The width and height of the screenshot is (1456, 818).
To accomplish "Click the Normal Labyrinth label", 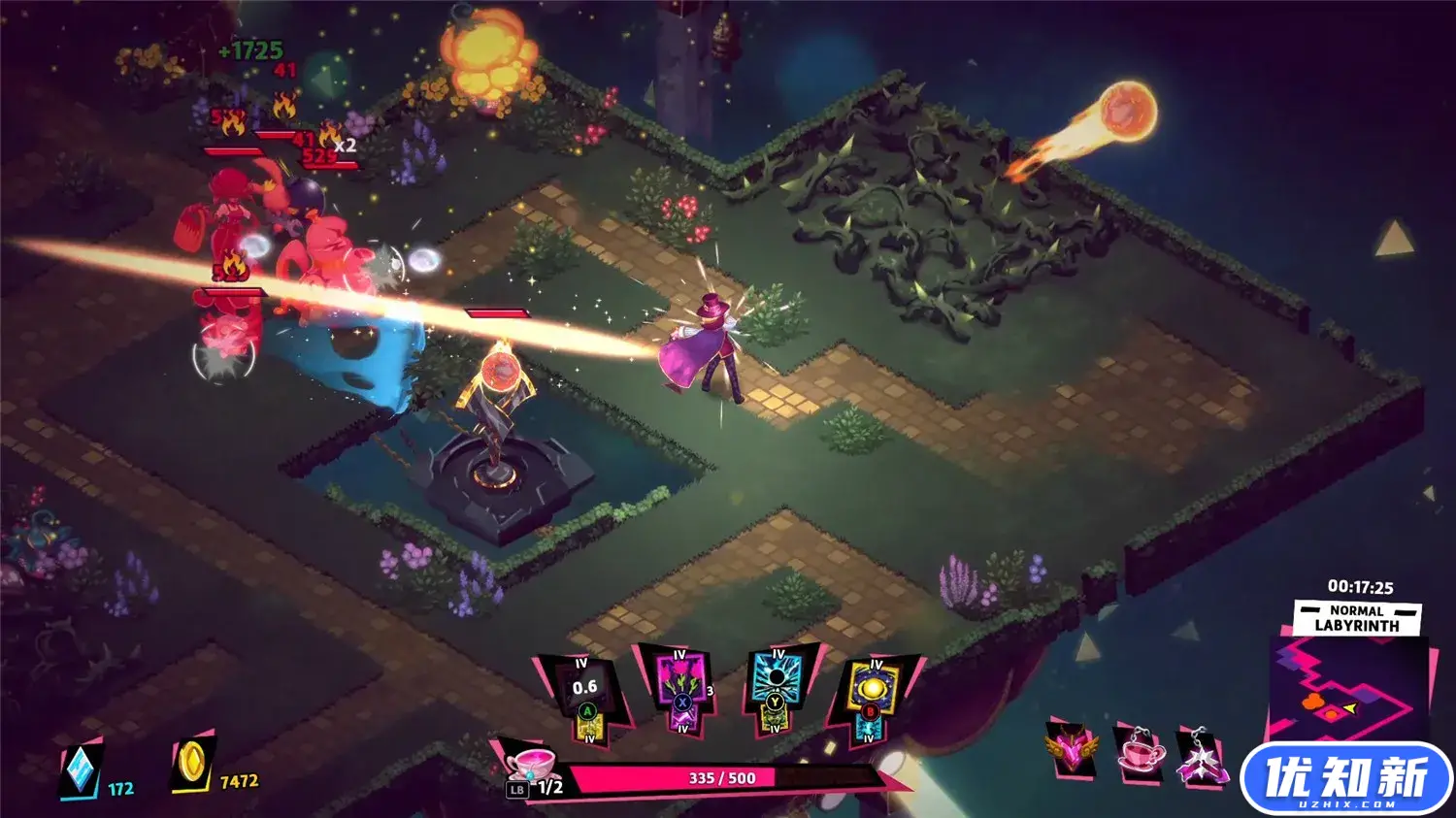I will click(x=1357, y=618).
